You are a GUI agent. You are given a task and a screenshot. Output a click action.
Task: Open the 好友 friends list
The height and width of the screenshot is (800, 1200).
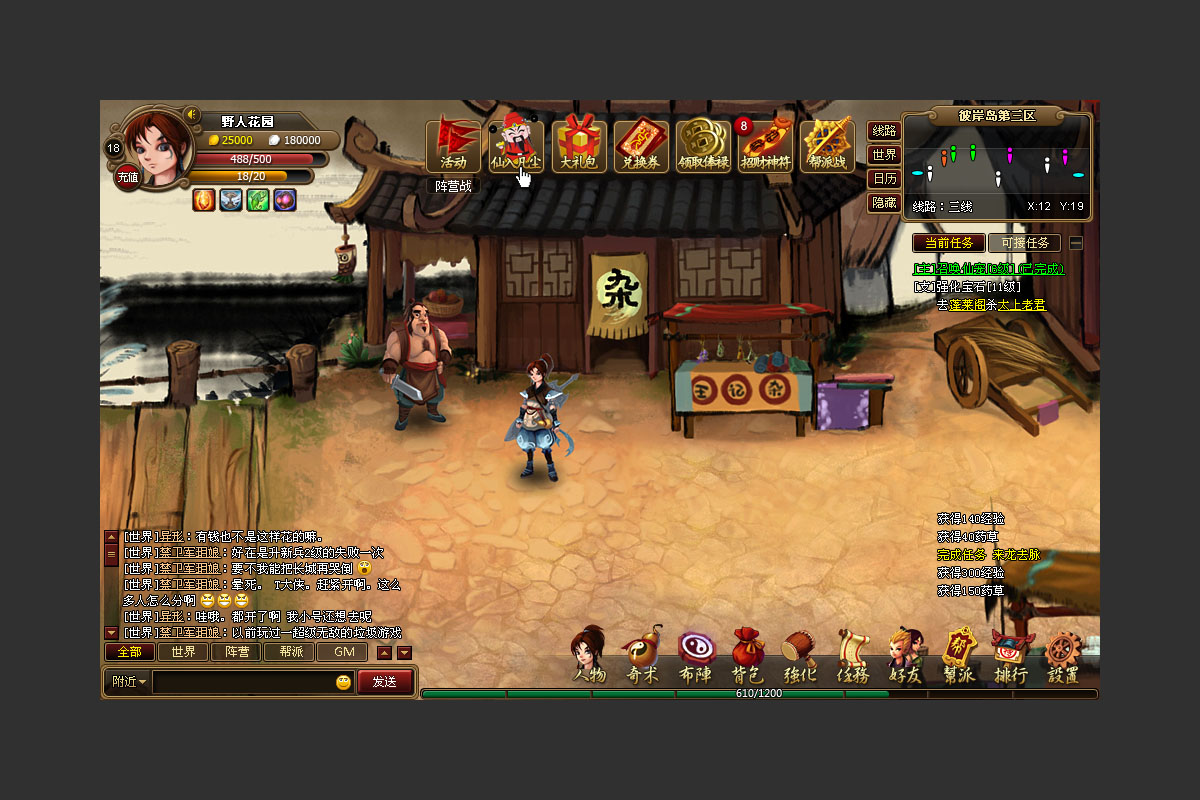[x=905, y=658]
